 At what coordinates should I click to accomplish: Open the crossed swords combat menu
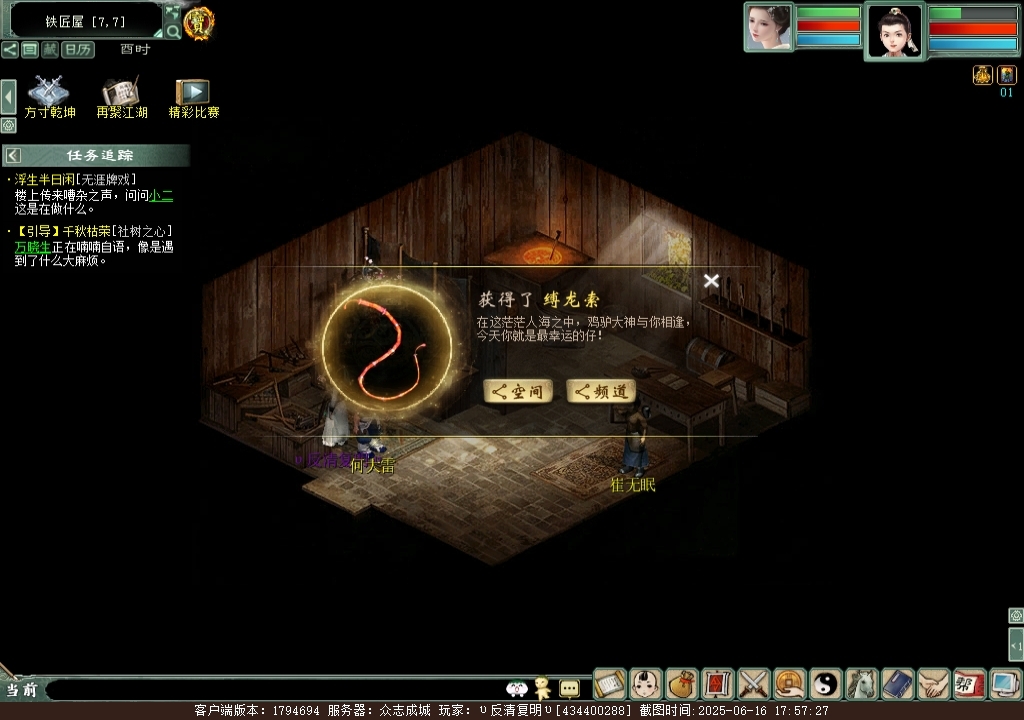(x=754, y=684)
